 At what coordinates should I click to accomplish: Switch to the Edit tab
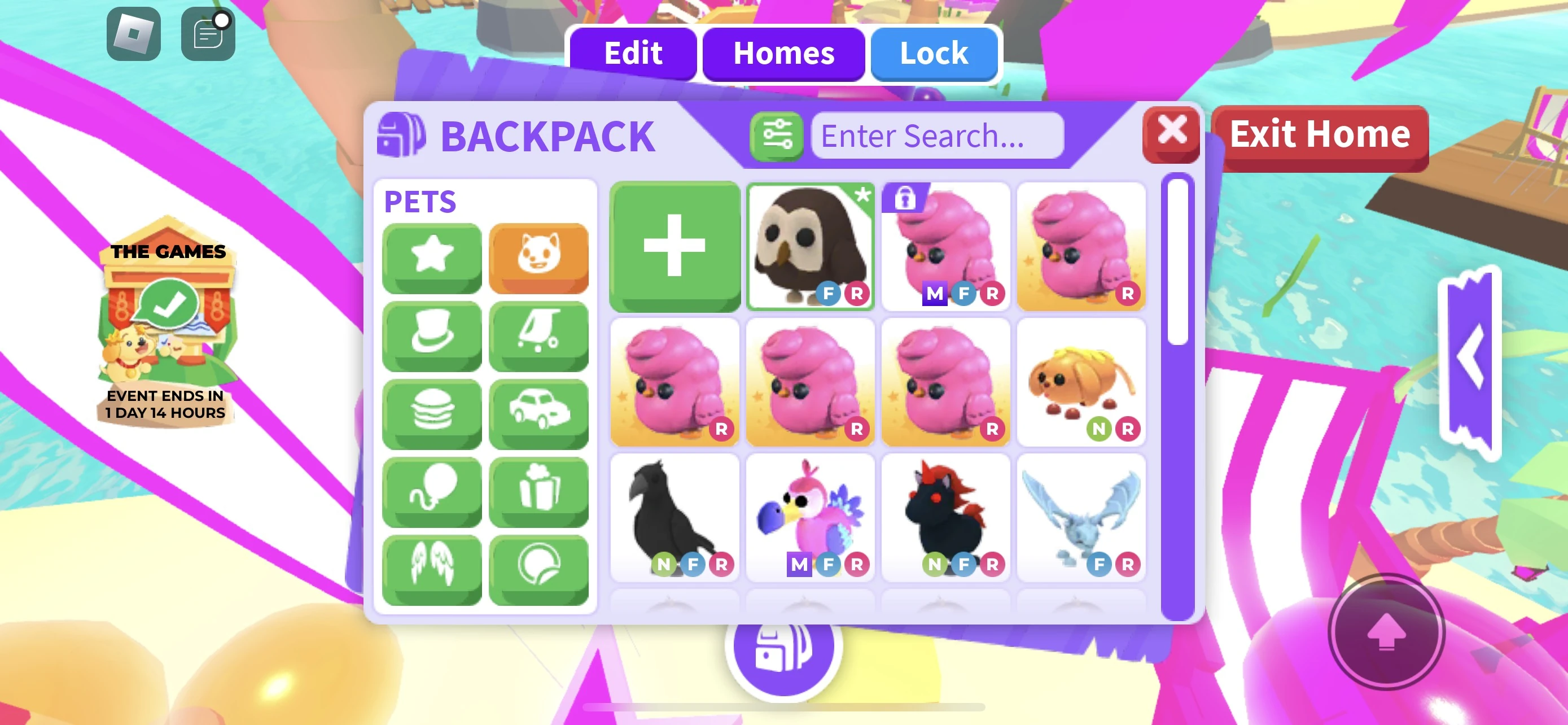point(632,54)
